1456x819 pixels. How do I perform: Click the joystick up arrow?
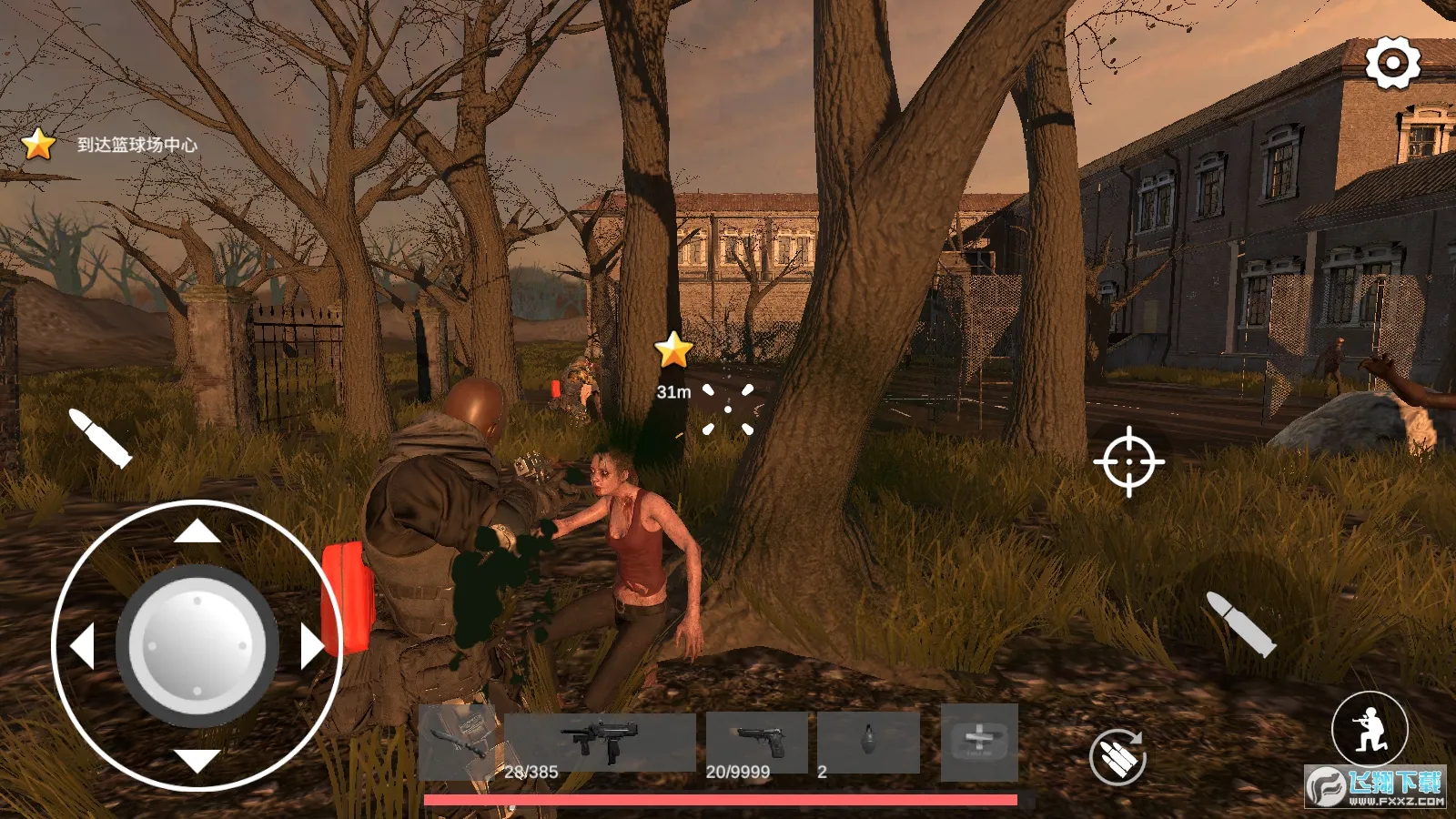click(x=197, y=531)
